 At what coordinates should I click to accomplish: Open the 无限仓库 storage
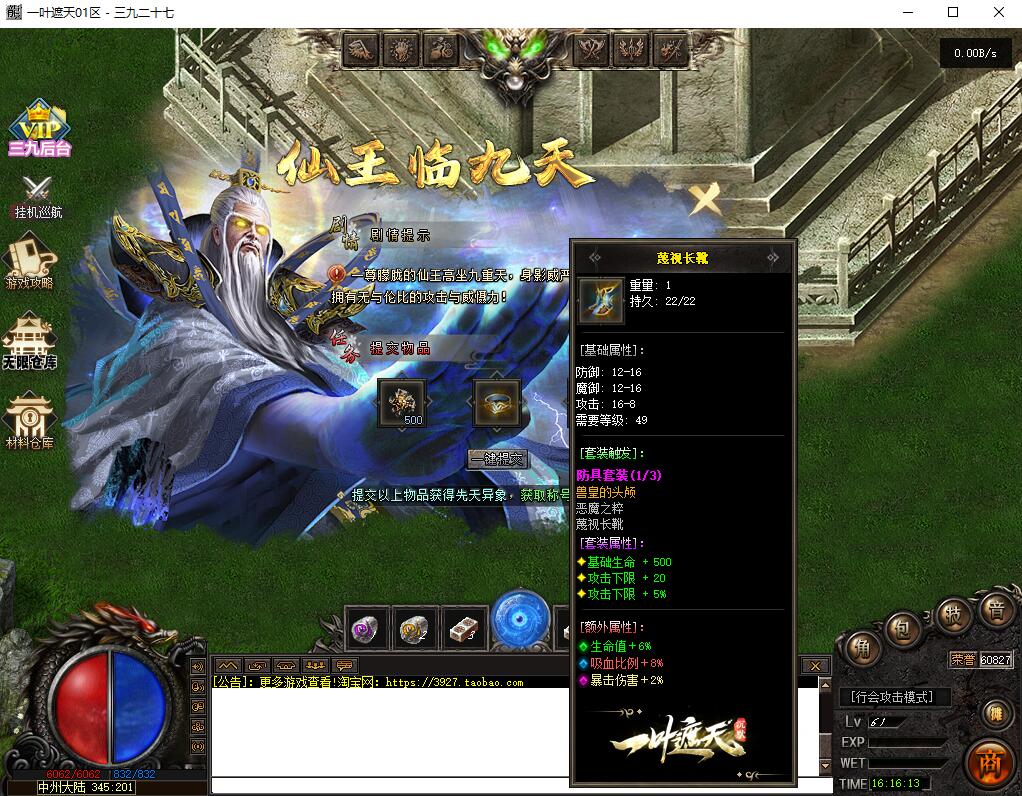point(29,342)
